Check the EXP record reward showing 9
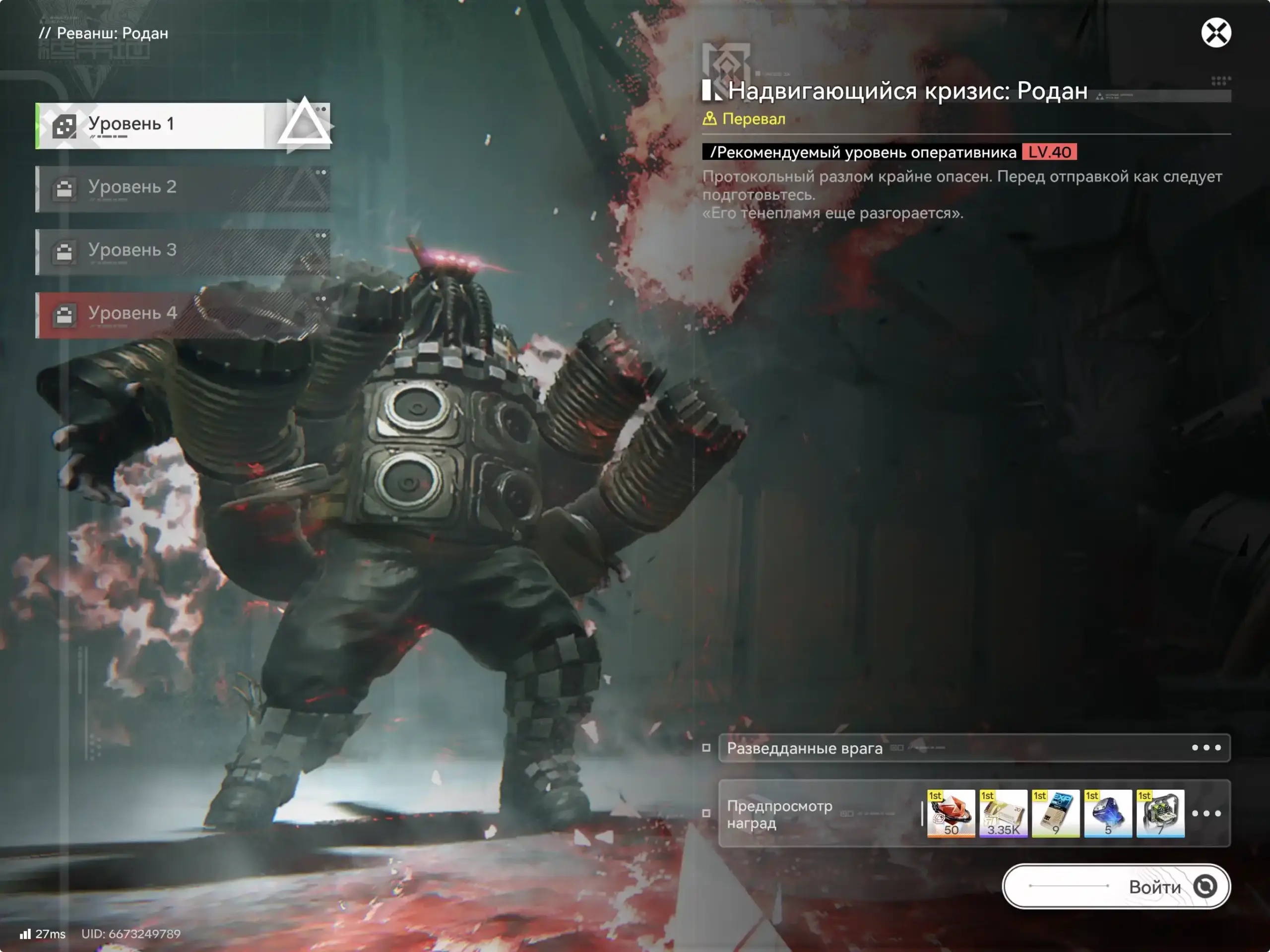 pyautogui.click(x=1055, y=813)
